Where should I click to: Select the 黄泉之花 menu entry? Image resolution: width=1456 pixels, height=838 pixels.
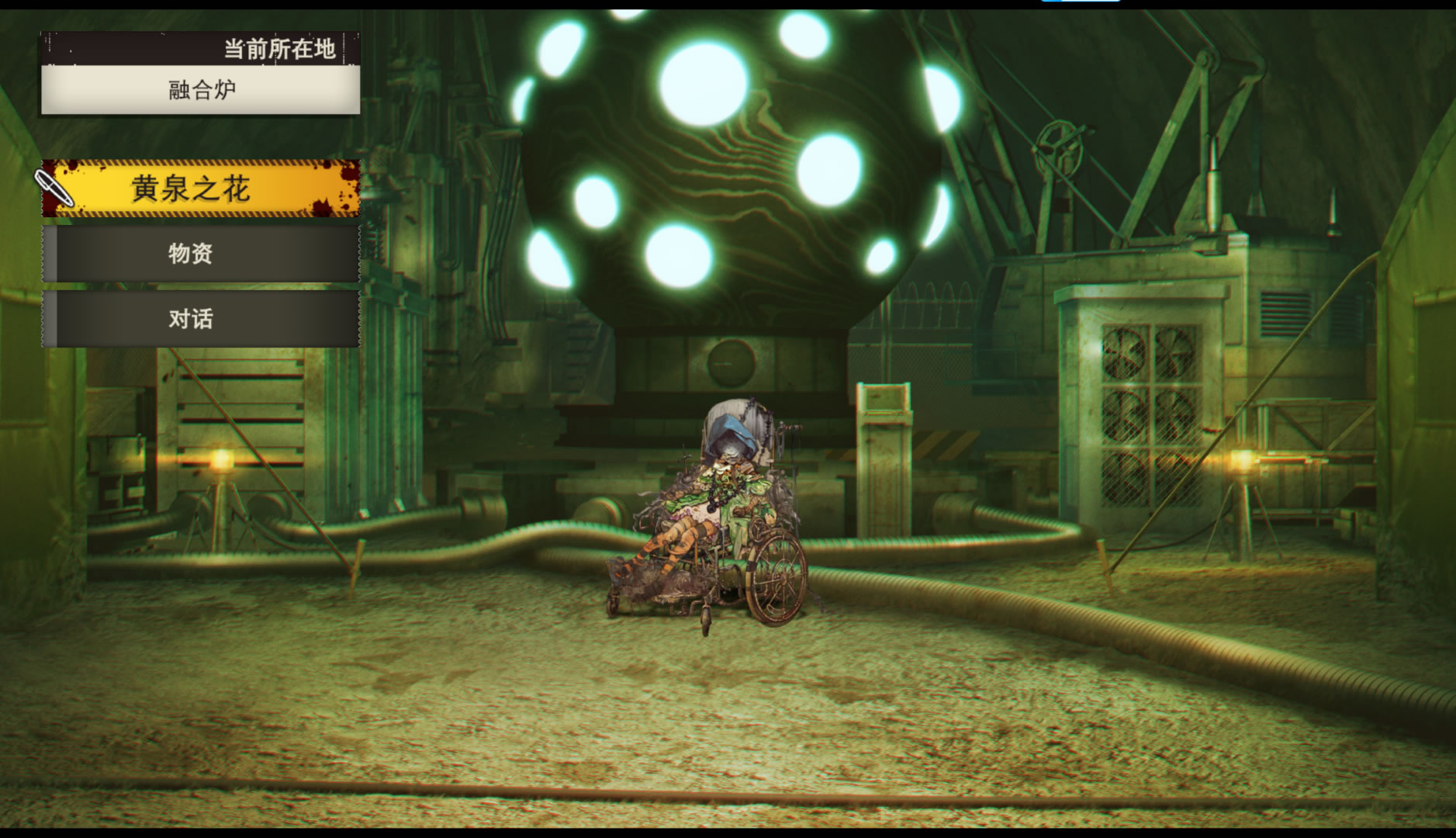(x=200, y=189)
